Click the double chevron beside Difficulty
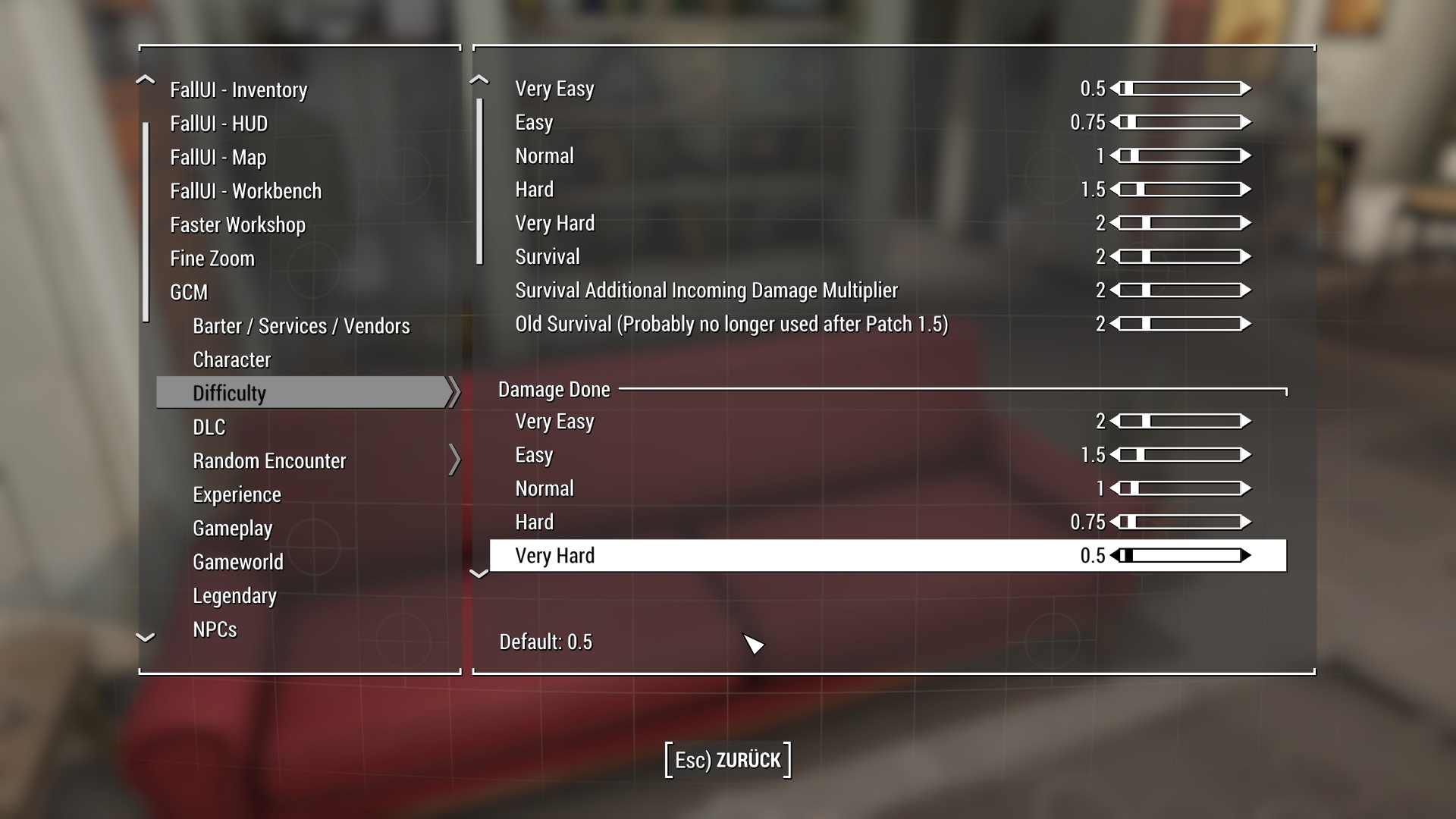Screen dimensions: 1456x819 coord(454,392)
